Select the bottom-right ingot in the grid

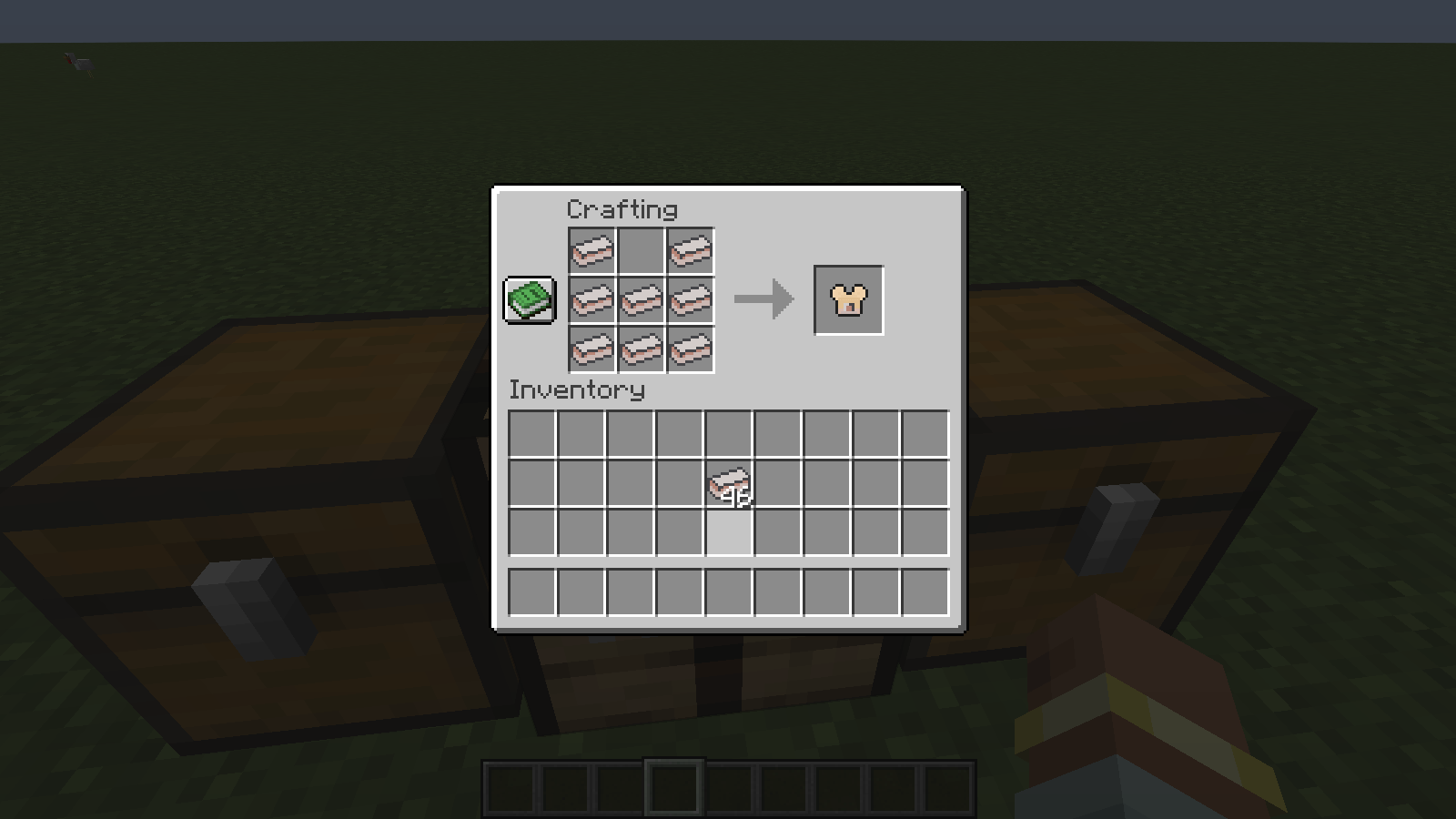690,349
